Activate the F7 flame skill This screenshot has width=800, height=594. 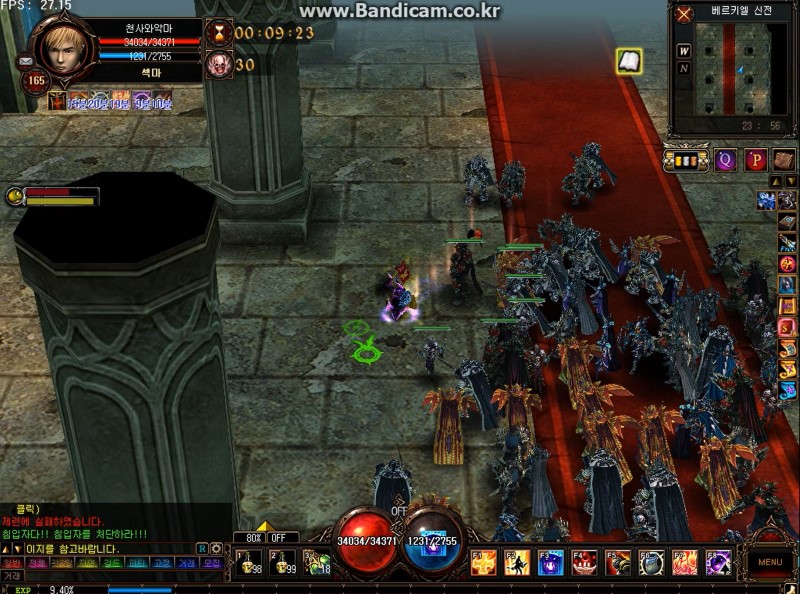tap(685, 564)
